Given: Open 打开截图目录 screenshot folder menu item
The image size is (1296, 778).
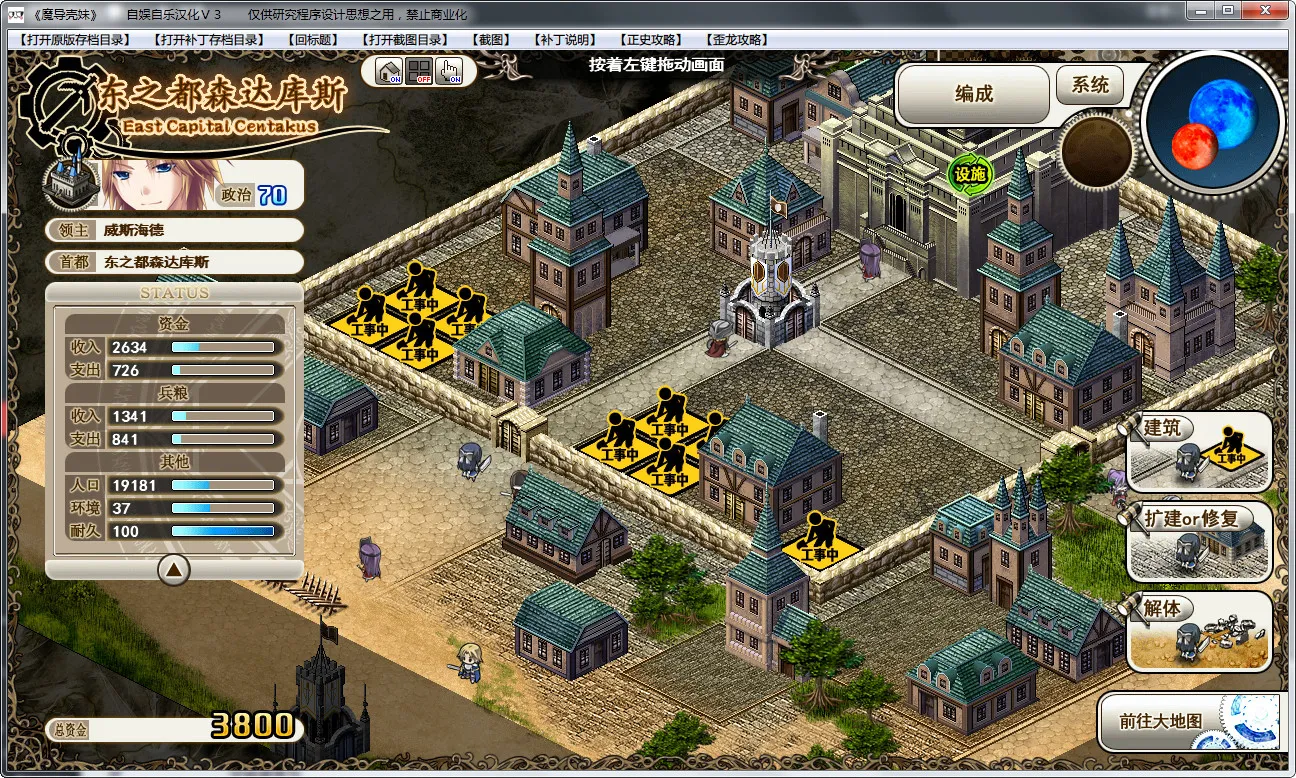Looking at the screenshot, I should point(406,40).
